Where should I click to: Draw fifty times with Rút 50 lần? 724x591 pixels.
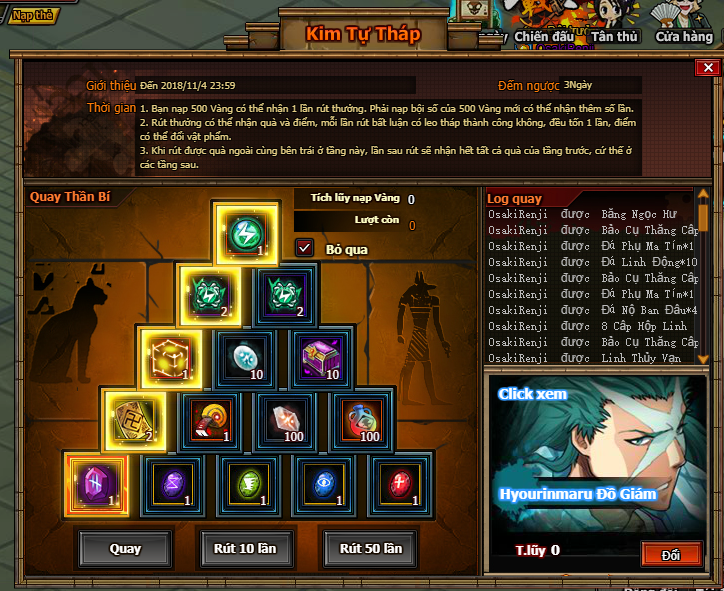point(370,548)
